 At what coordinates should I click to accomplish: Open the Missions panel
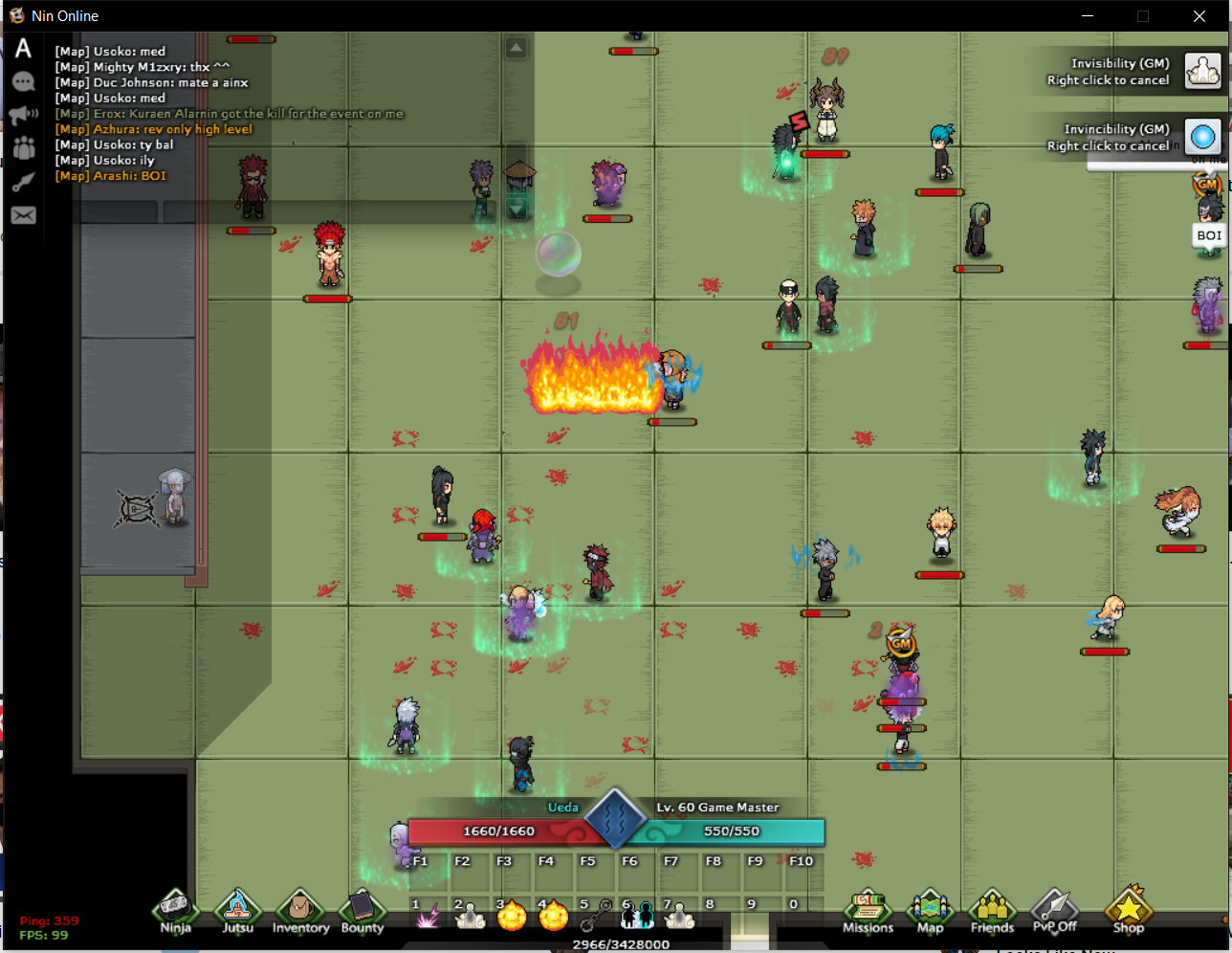click(x=868, y=910)
